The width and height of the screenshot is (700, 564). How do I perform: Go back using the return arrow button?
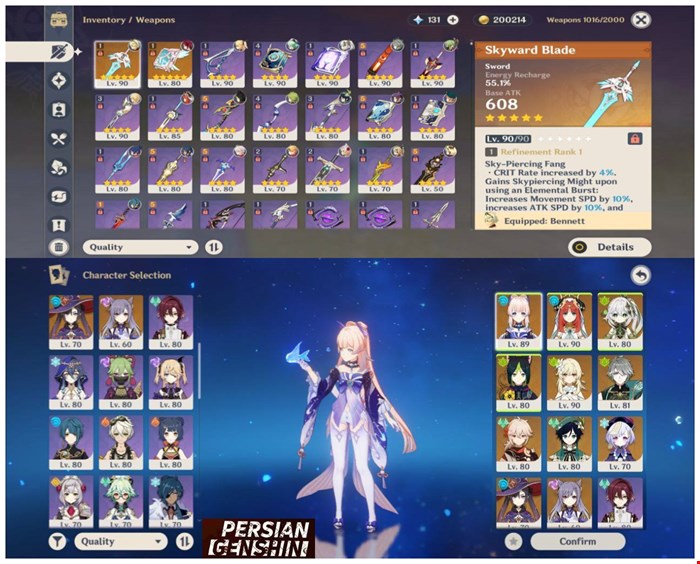tap(641, 275)
